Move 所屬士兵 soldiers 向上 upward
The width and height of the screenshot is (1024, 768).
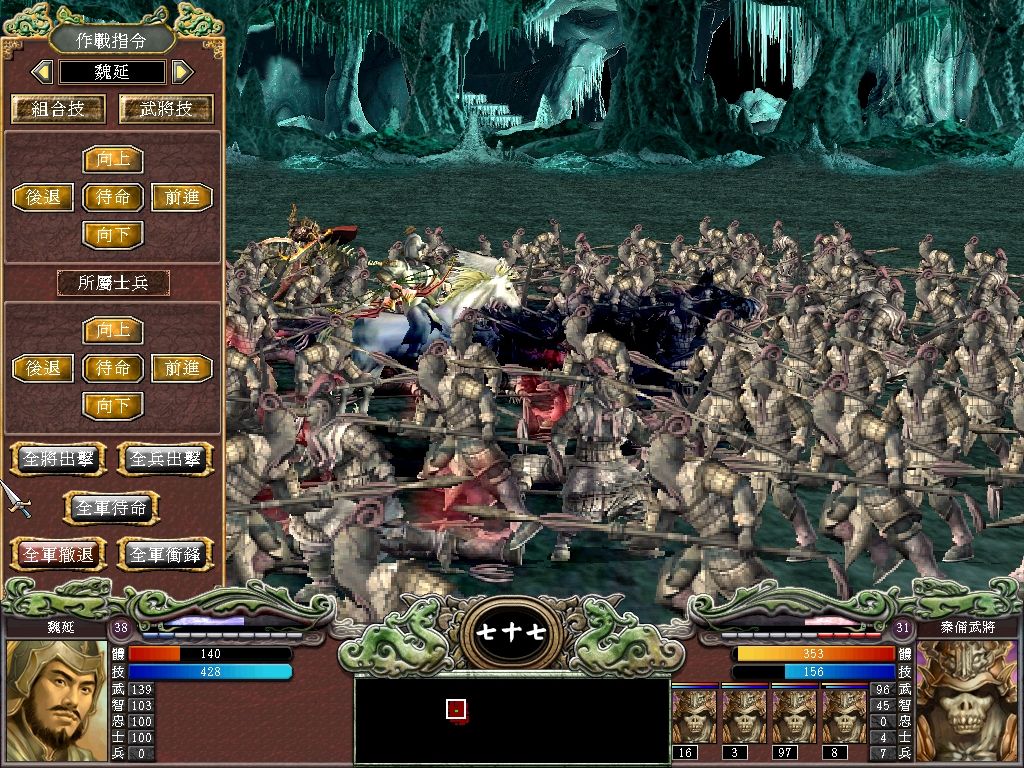(x=113, y=330)
